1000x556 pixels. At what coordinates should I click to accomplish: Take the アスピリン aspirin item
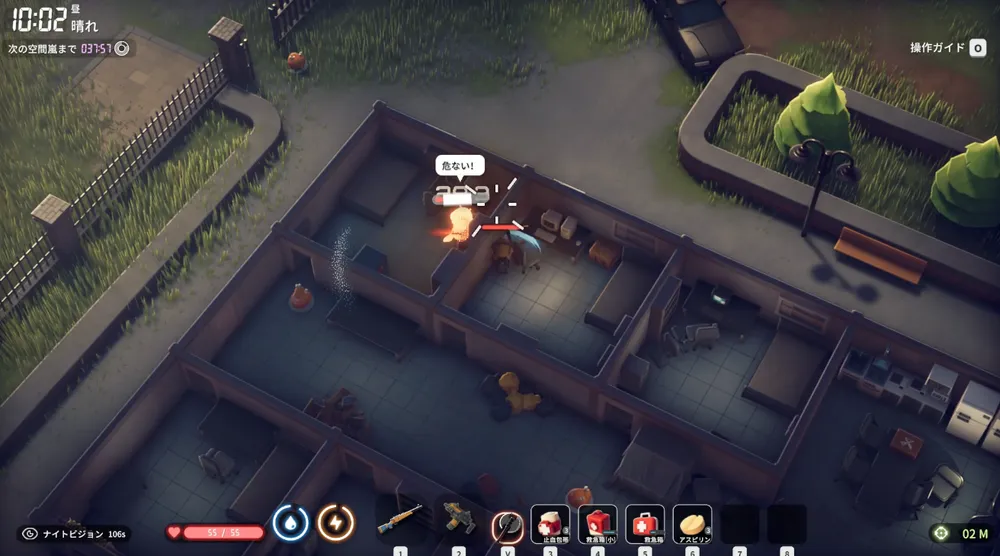click(x=692, y=523)
